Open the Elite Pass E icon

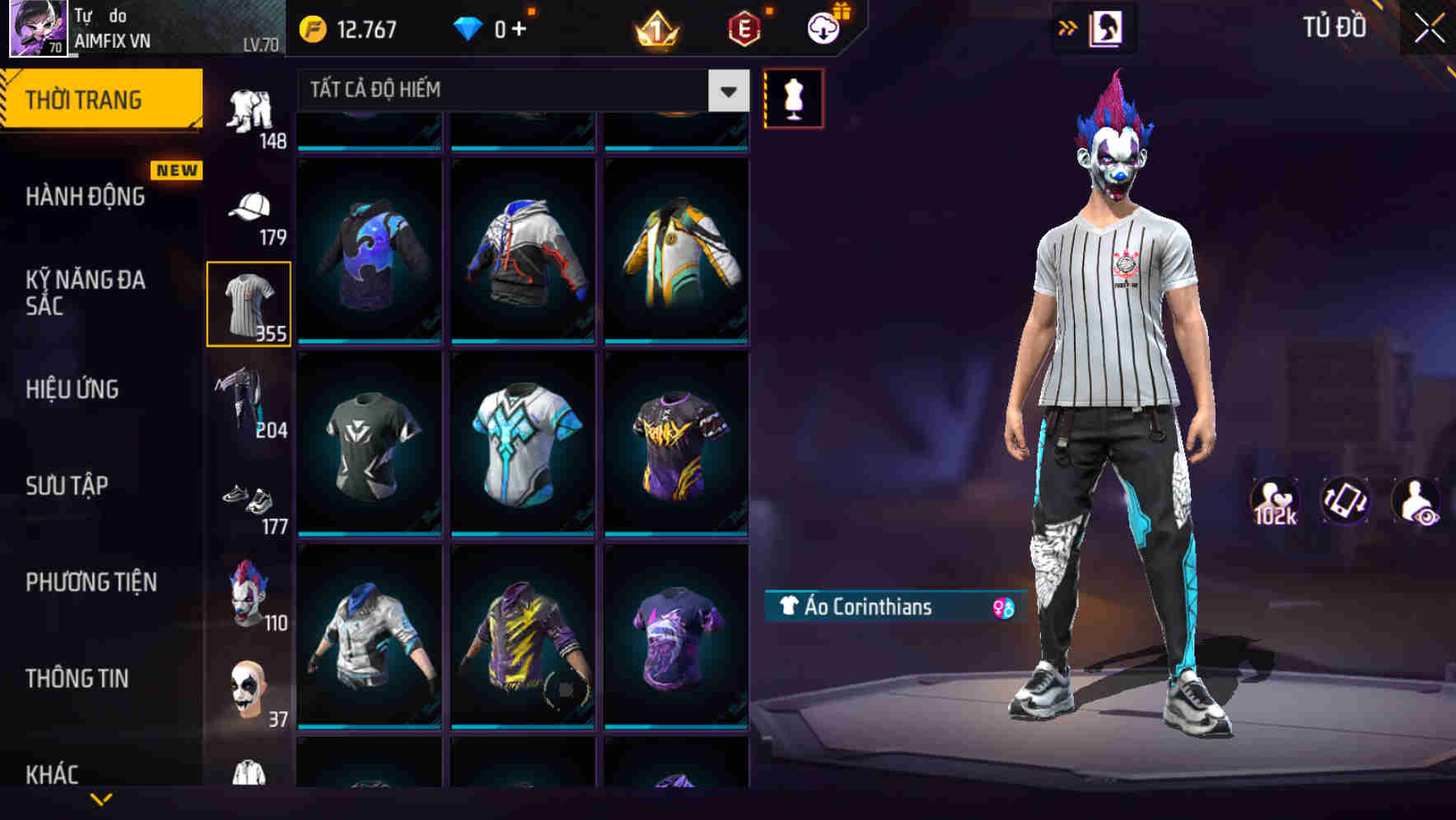[x=744, y=26]
